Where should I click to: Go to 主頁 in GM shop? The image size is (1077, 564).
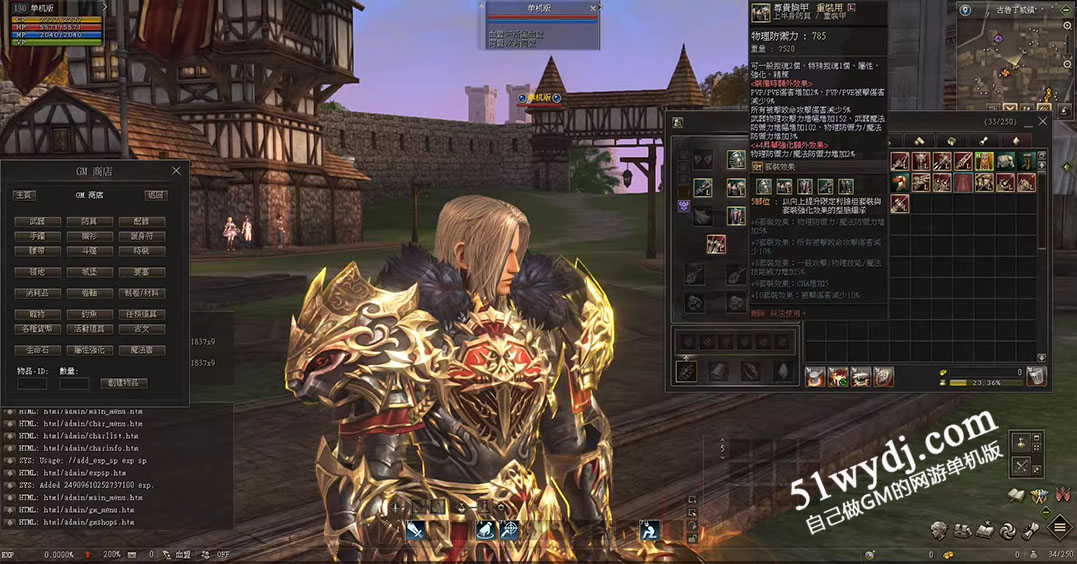pyautogui.click(x=24, y=196)
